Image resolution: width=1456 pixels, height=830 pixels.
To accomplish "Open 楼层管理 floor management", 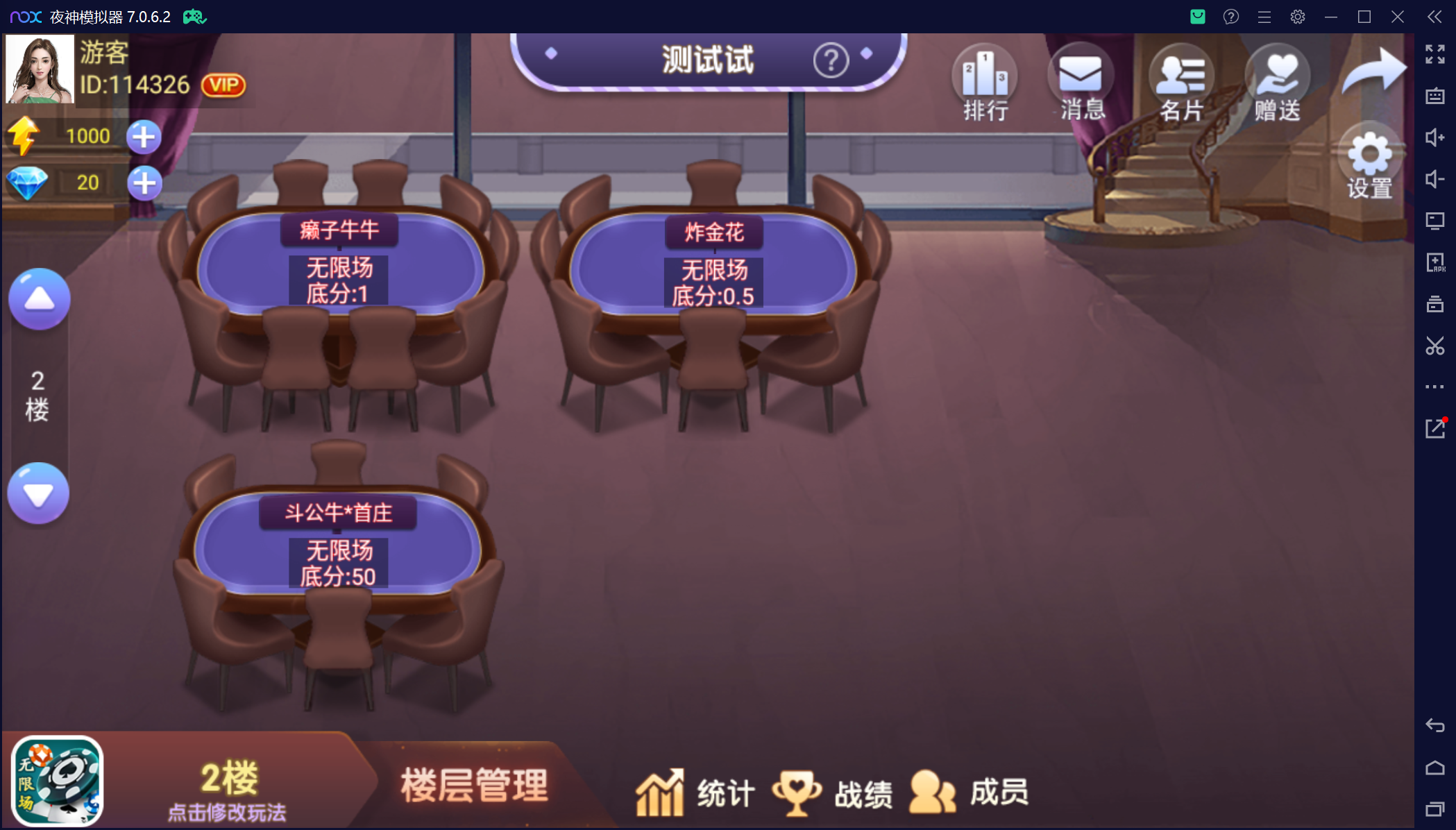I will click(474, 783).
